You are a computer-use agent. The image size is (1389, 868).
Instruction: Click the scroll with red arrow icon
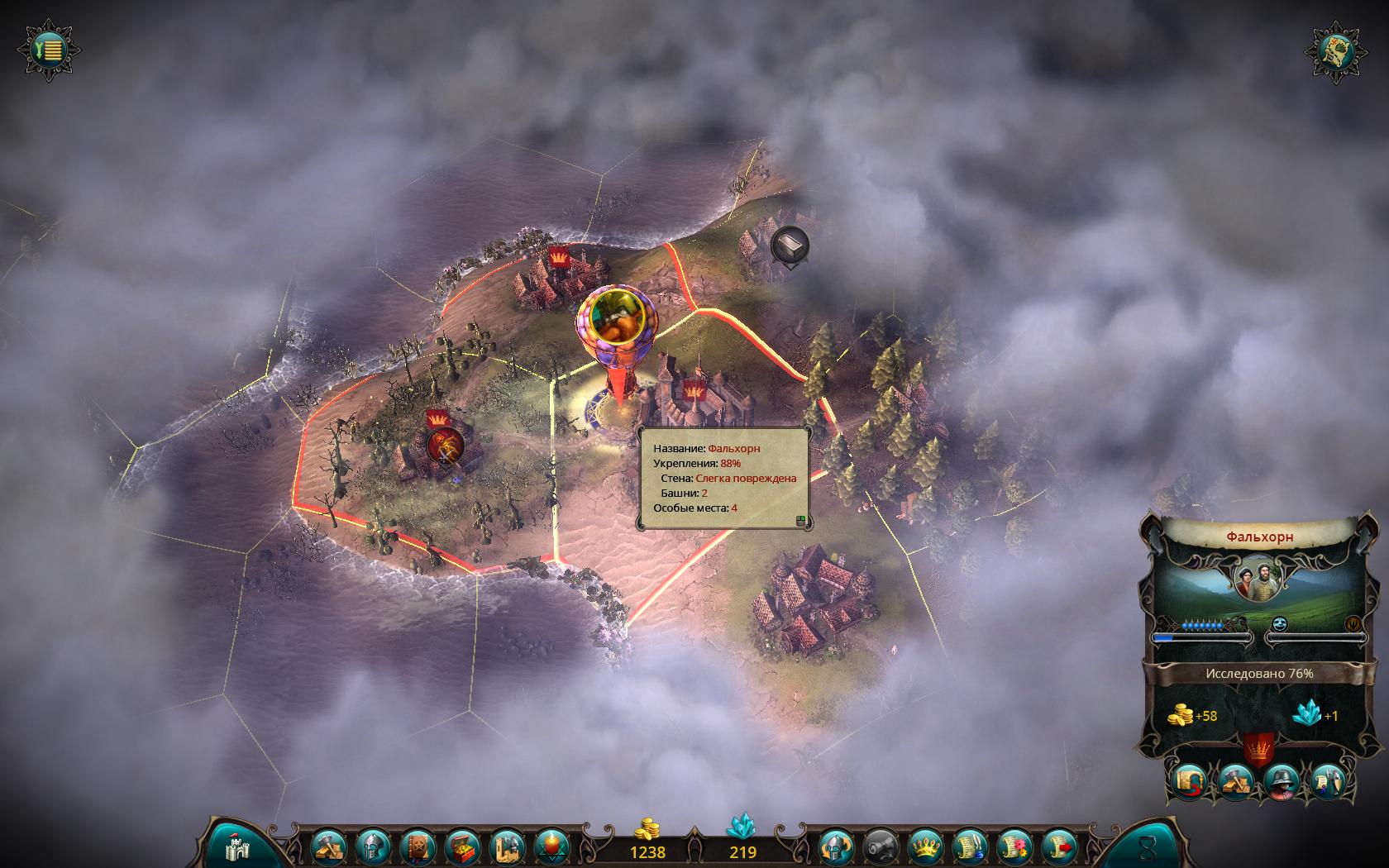1060,847
